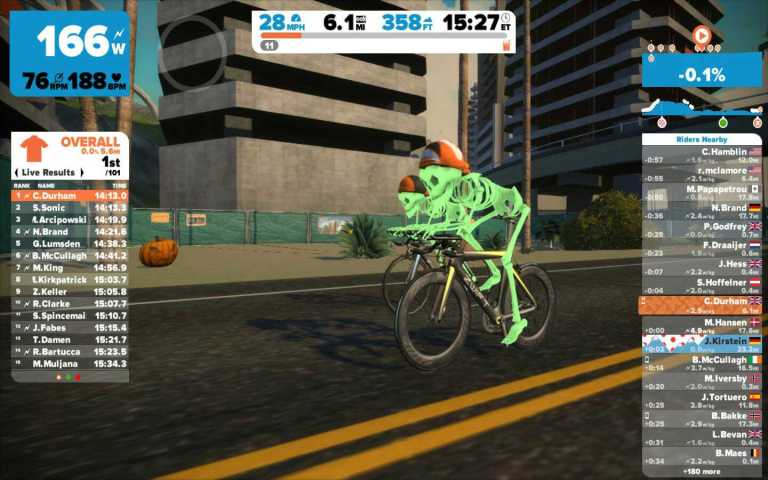Click the Riders Nearby panel header
Screen dimensions: 768x480
(701, 139)
